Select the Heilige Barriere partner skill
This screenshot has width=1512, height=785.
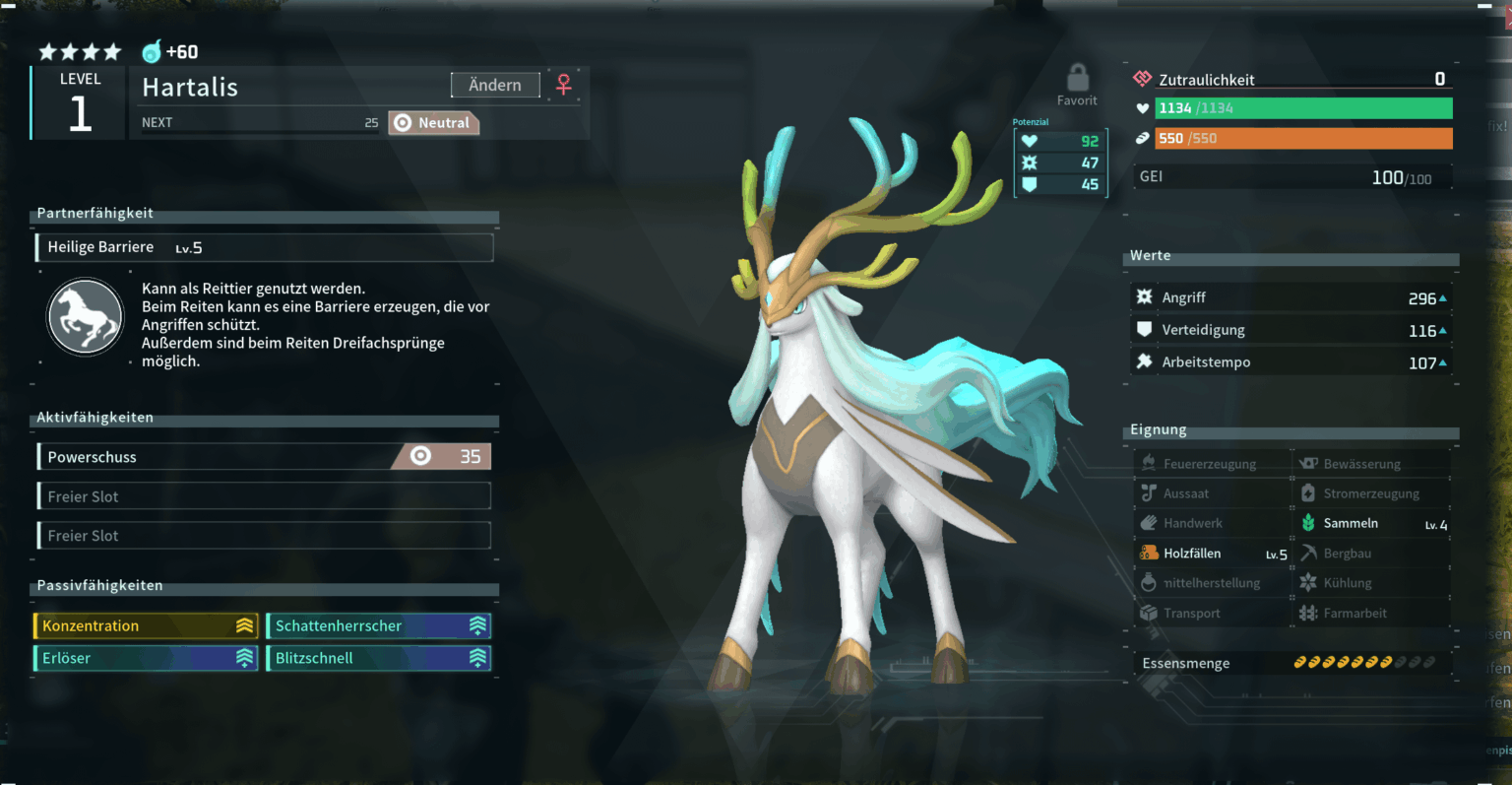click(x=264, y=247)
